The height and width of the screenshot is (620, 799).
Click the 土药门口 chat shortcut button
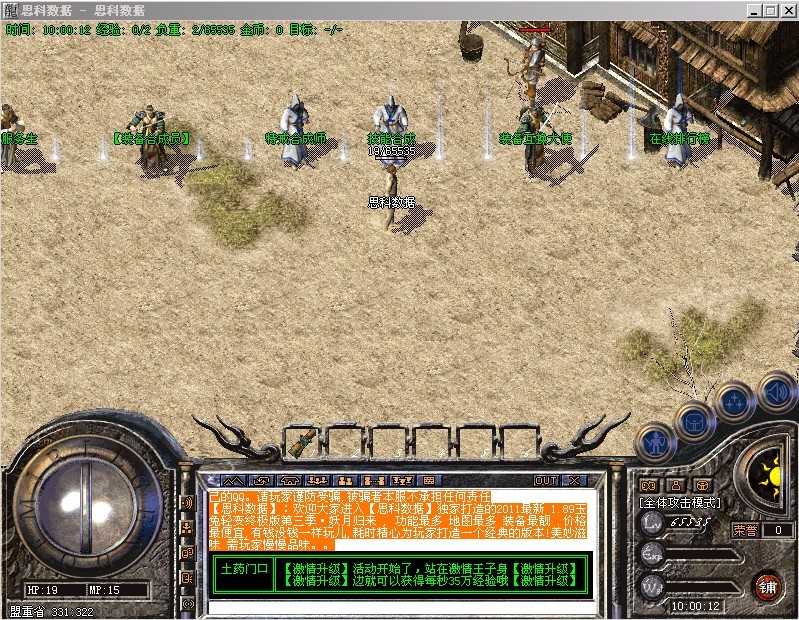pyautogui.click(x=244, y=571)
